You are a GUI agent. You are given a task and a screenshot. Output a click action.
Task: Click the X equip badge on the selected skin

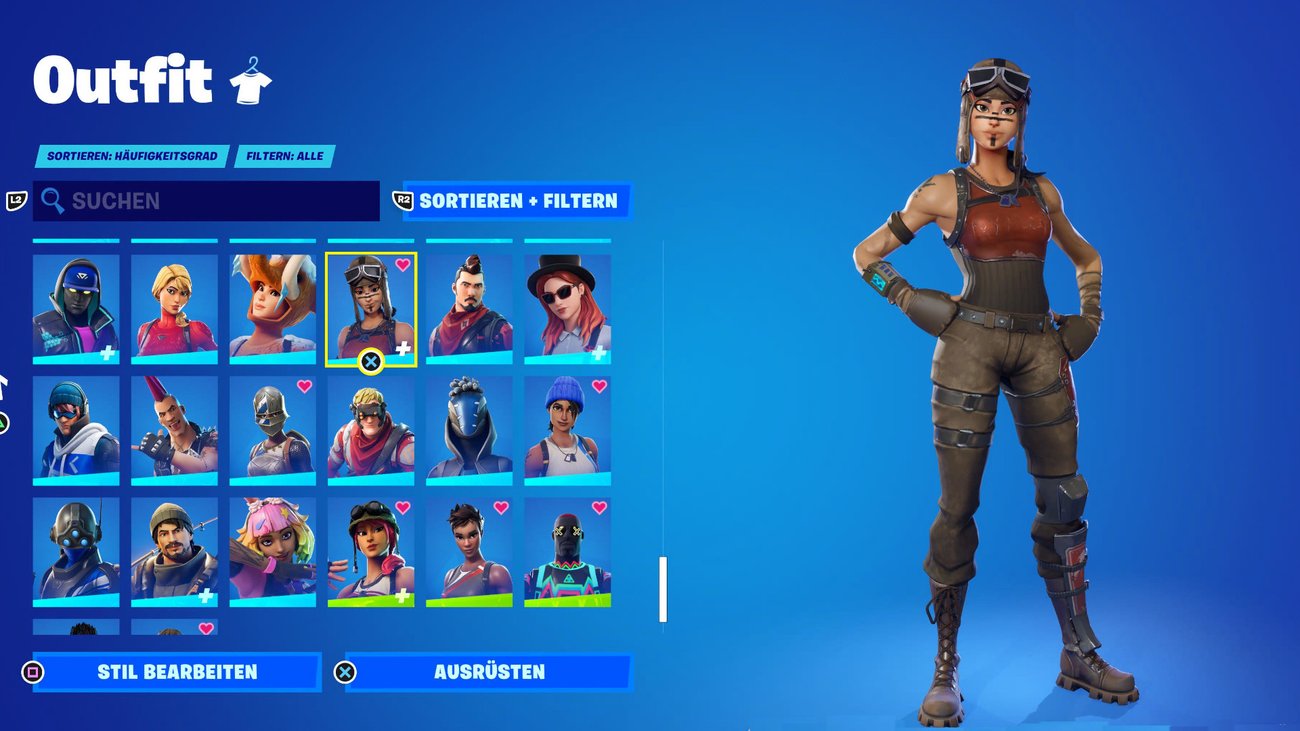371,359
